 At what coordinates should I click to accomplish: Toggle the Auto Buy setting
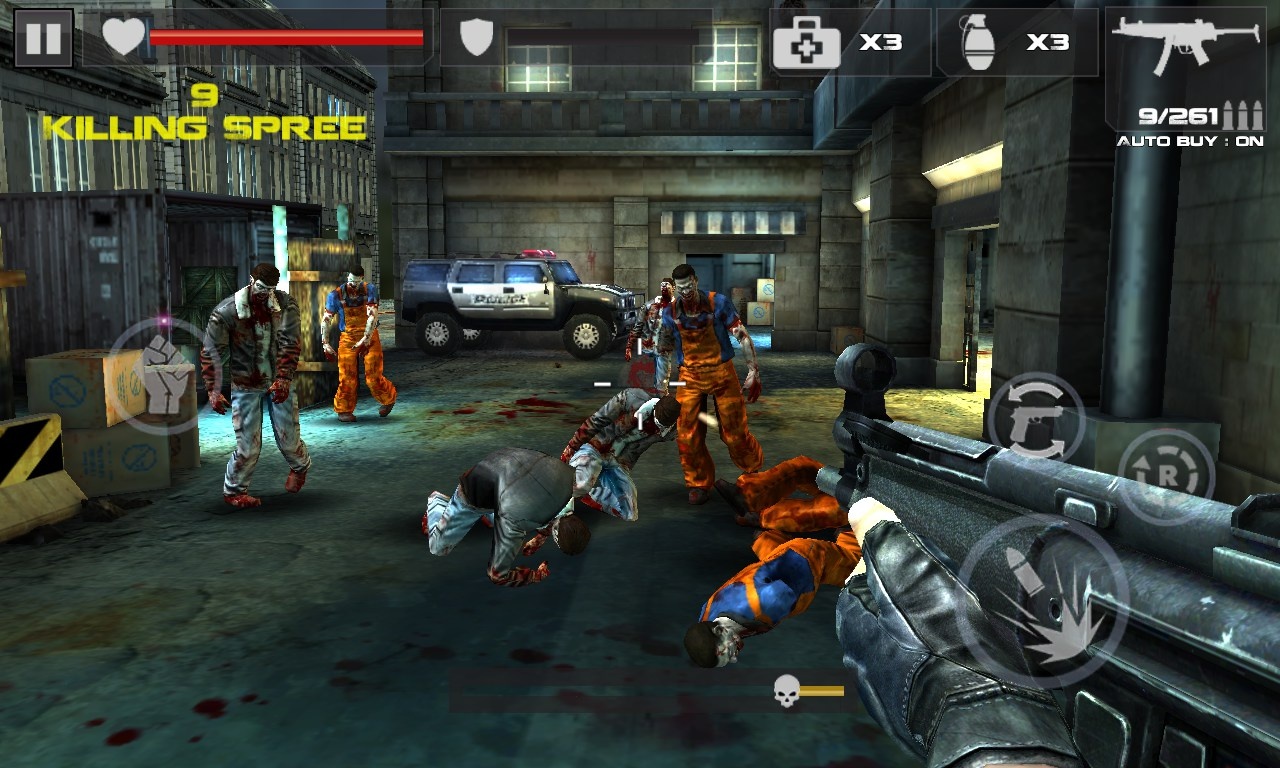[x=1190, y=141]
